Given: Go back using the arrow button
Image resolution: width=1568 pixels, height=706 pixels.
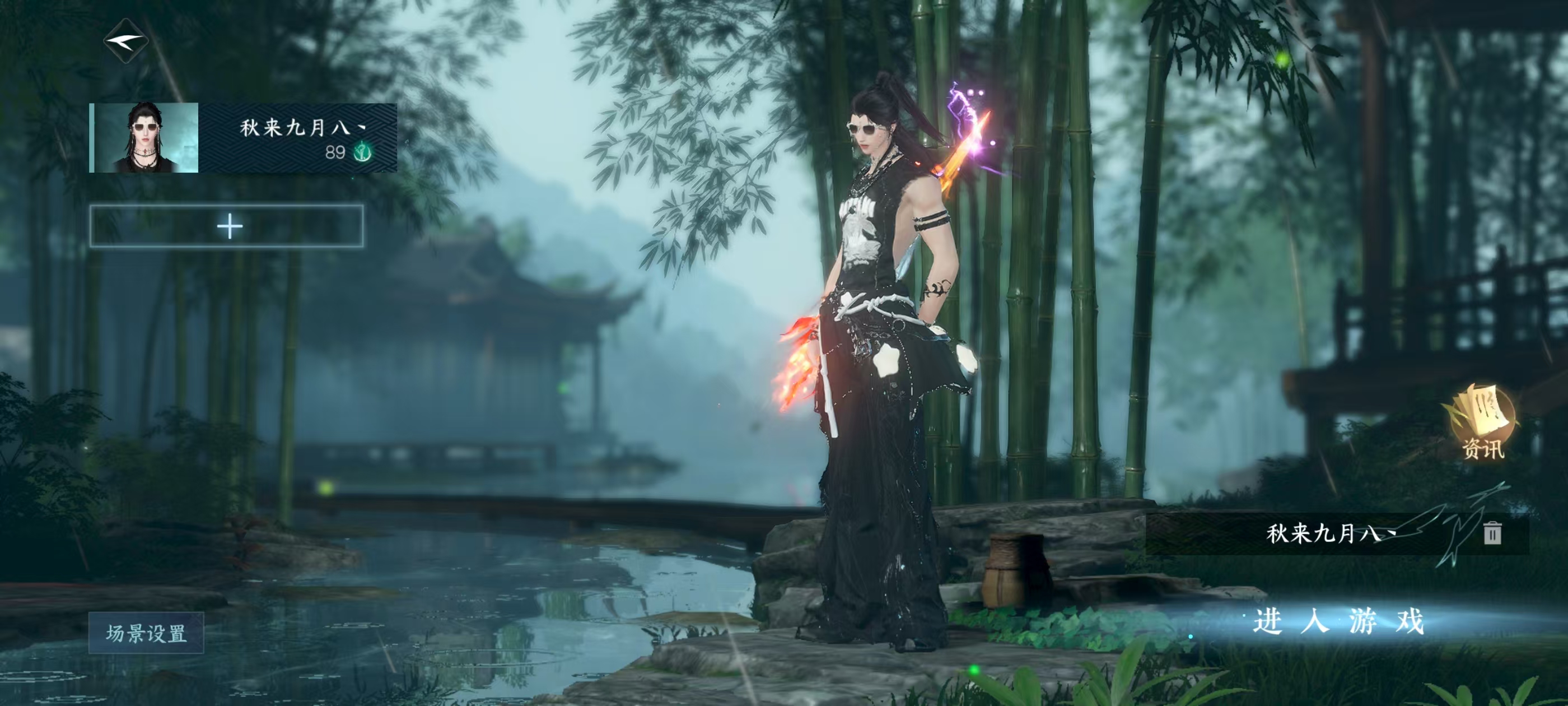Looking at the screenshot, I should [x=126, y=41].
